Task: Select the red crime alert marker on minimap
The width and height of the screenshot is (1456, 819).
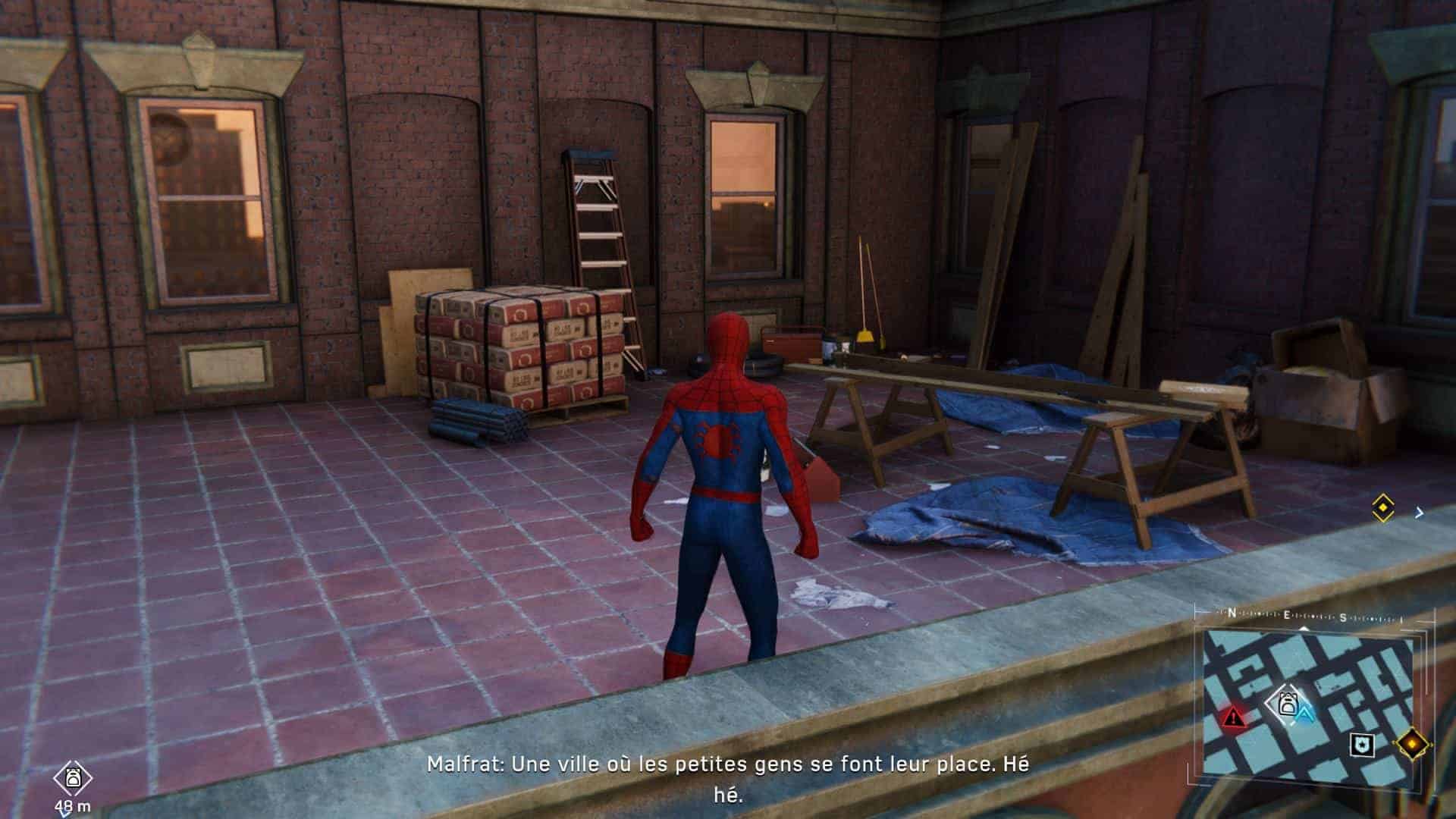Action: [1233, 716]
